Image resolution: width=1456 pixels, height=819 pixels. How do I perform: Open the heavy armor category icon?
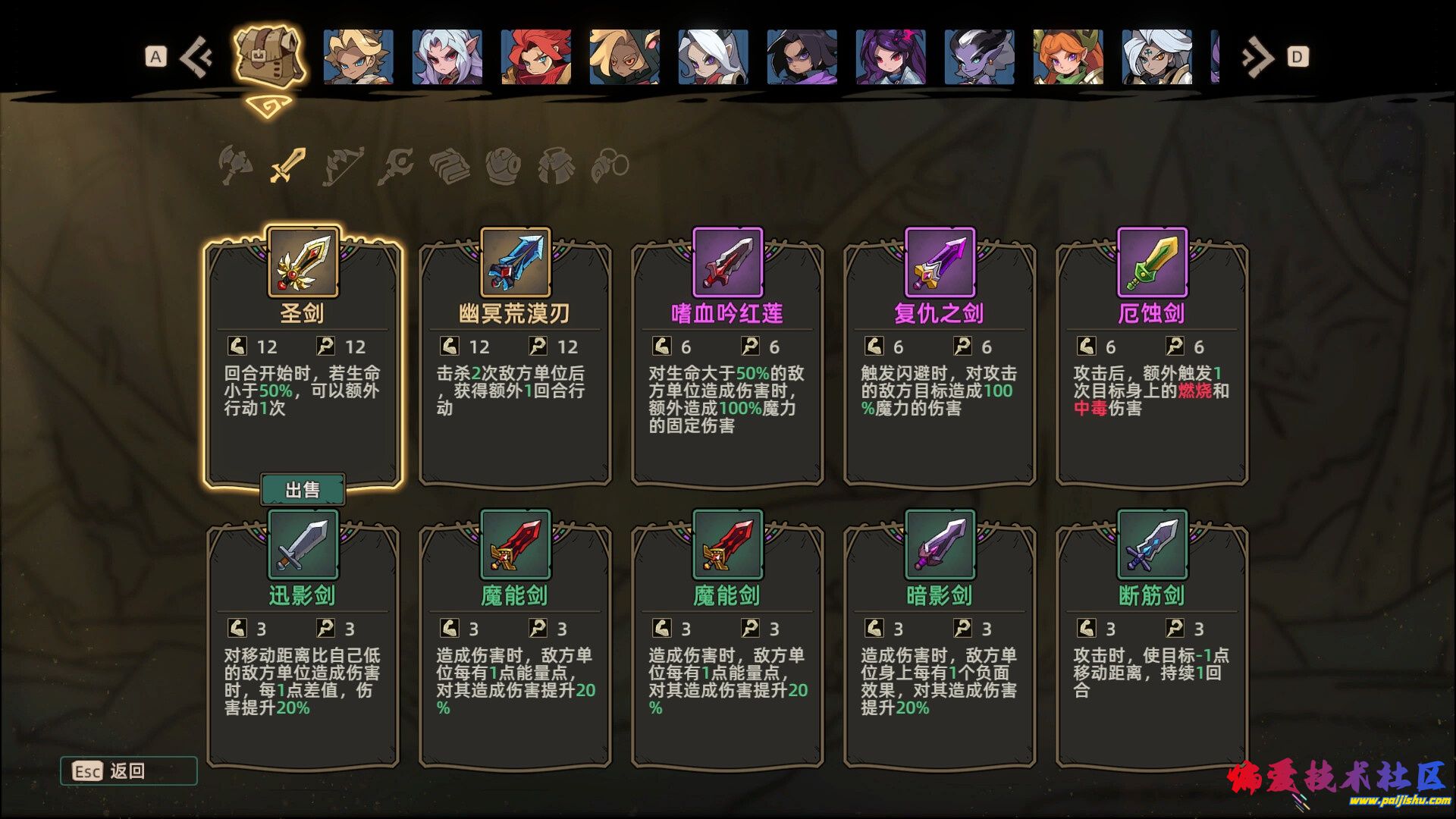pos(503,165)
